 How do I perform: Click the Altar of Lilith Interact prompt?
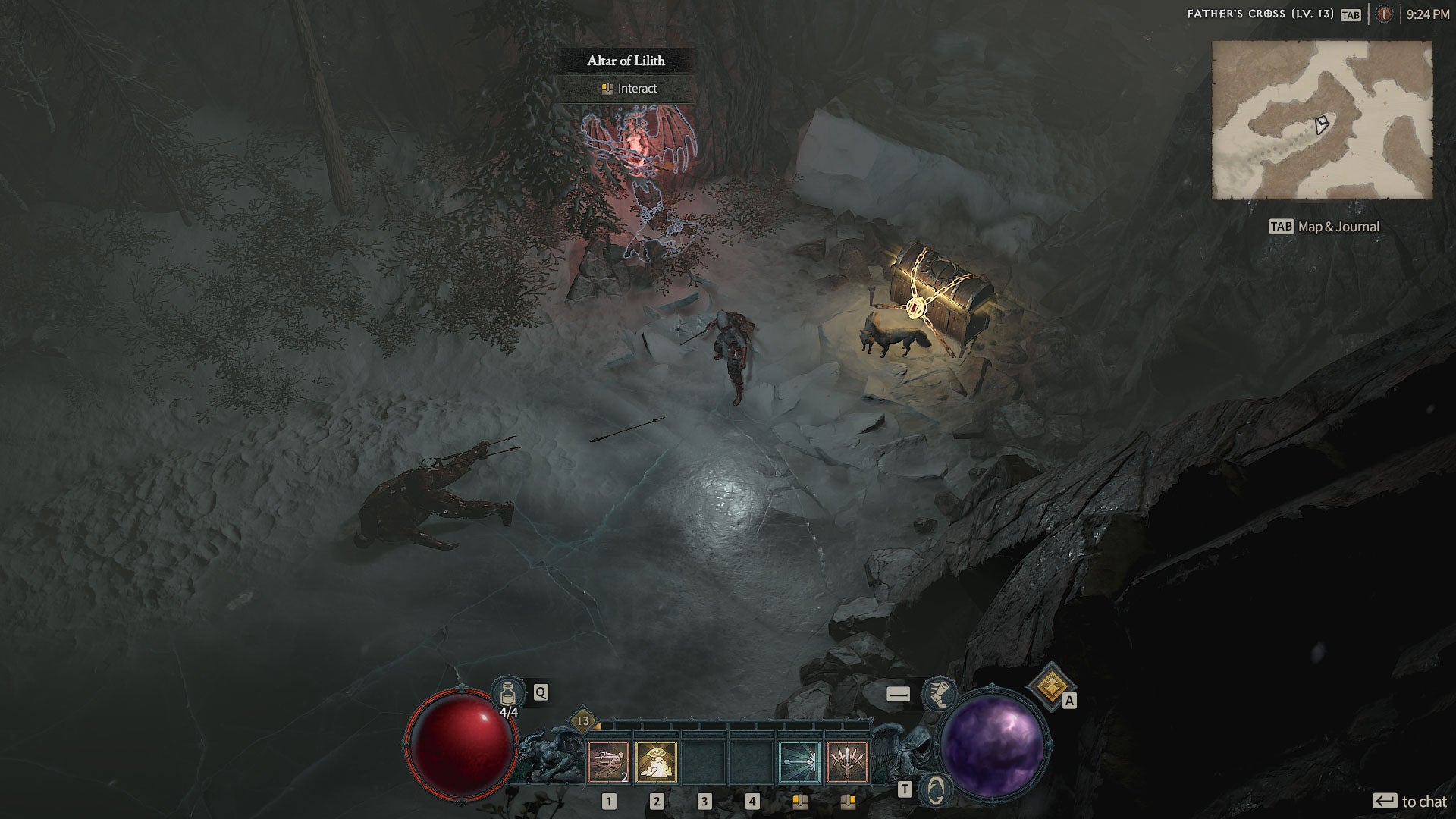(x=629, y=89)
